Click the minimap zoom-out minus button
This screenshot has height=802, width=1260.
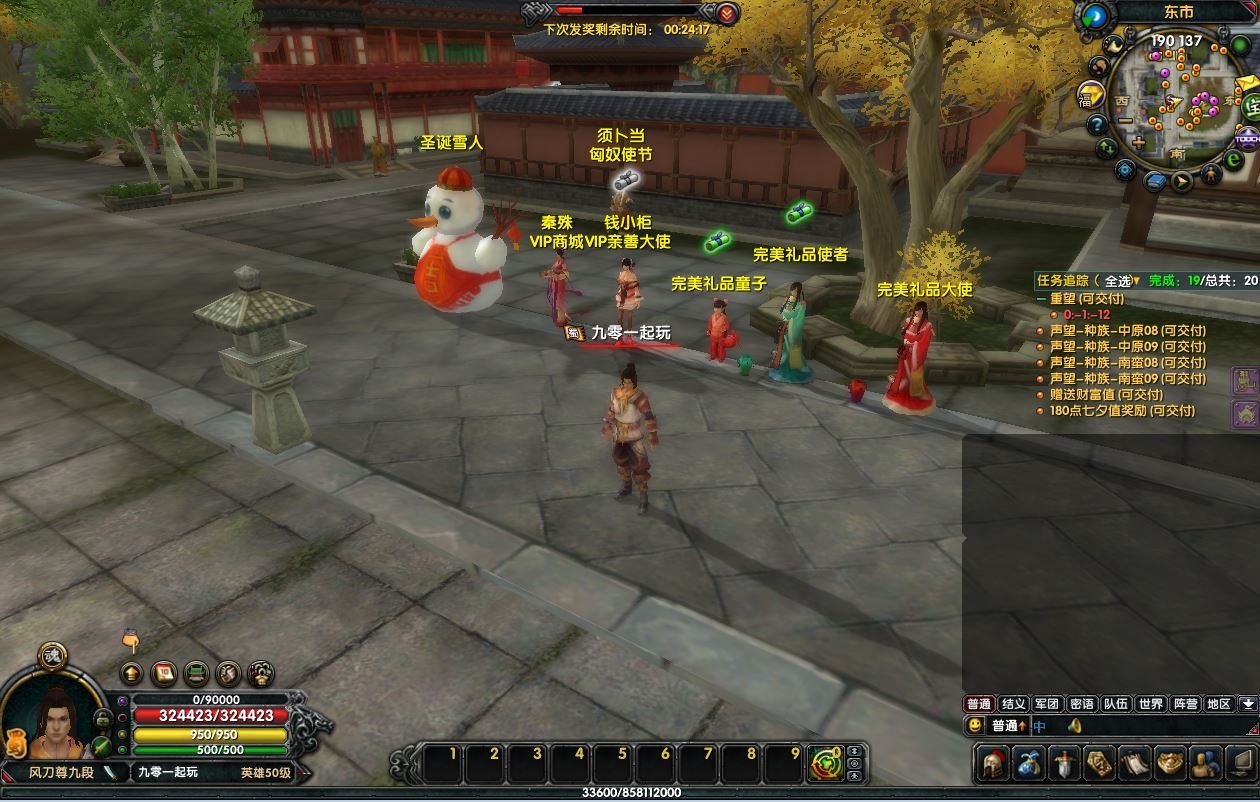(1125, 122)
